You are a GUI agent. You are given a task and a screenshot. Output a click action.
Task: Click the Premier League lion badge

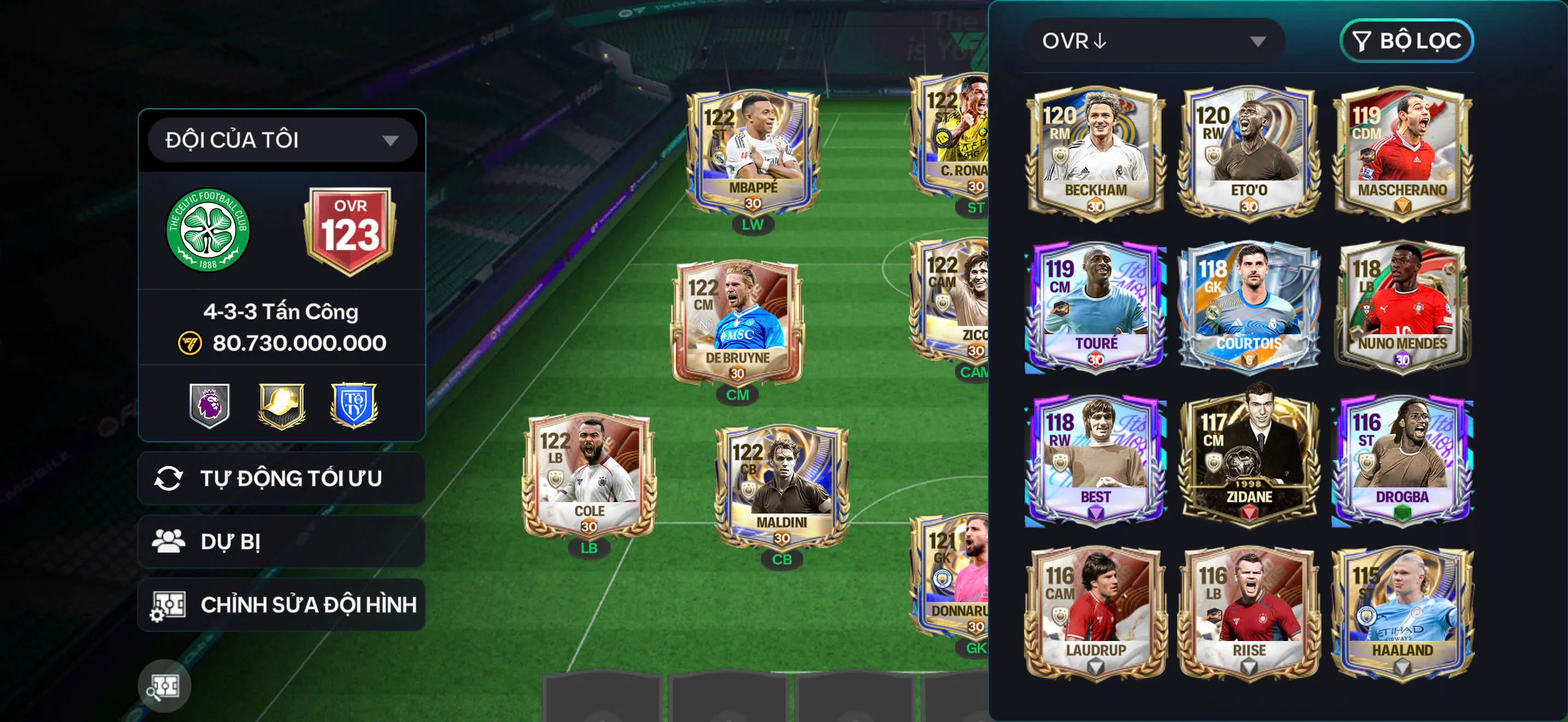pyautogui.click(x=209, y=405)
